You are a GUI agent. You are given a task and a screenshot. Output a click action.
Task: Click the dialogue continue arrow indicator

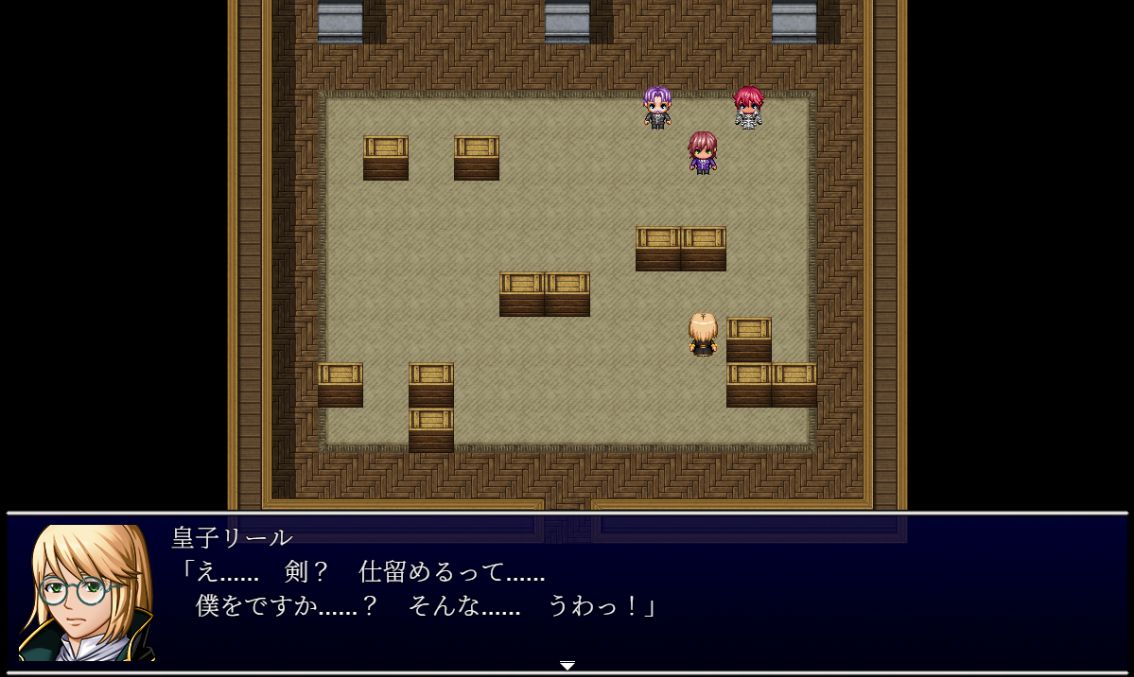coord(567,665)
